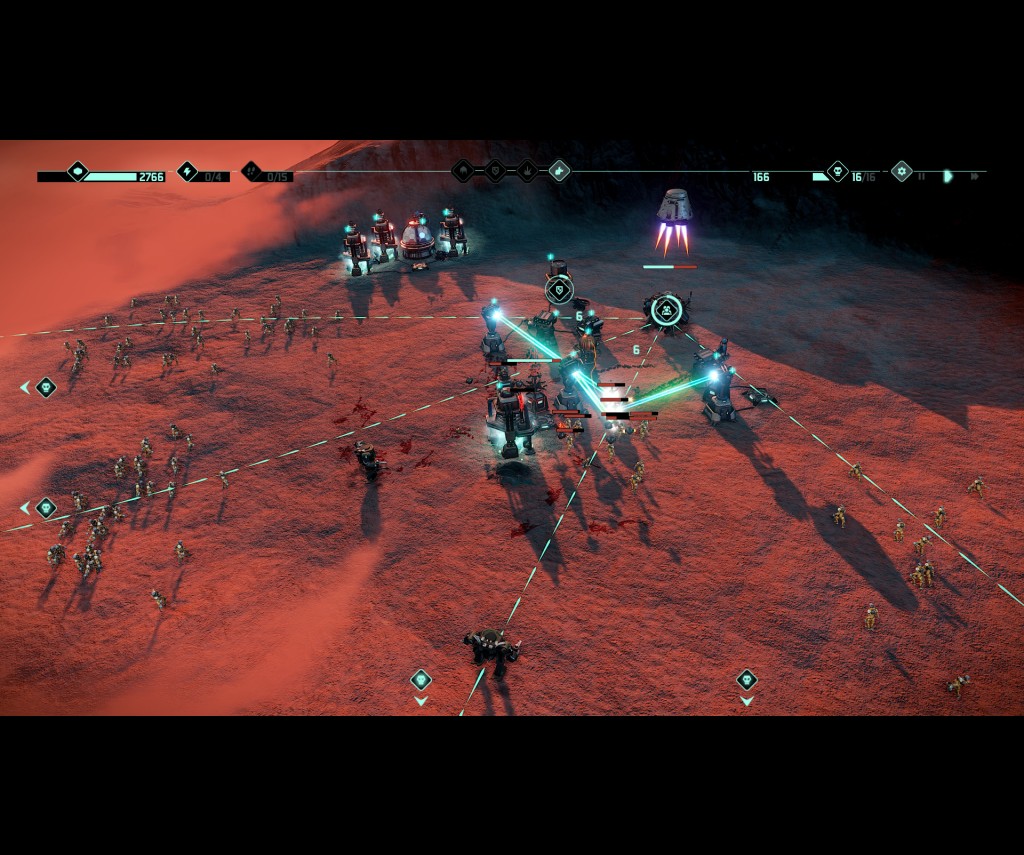Screen dimensions: 1024x855
Task: Click the bottom-left skull wave indicator
Action: coord(421,680)
